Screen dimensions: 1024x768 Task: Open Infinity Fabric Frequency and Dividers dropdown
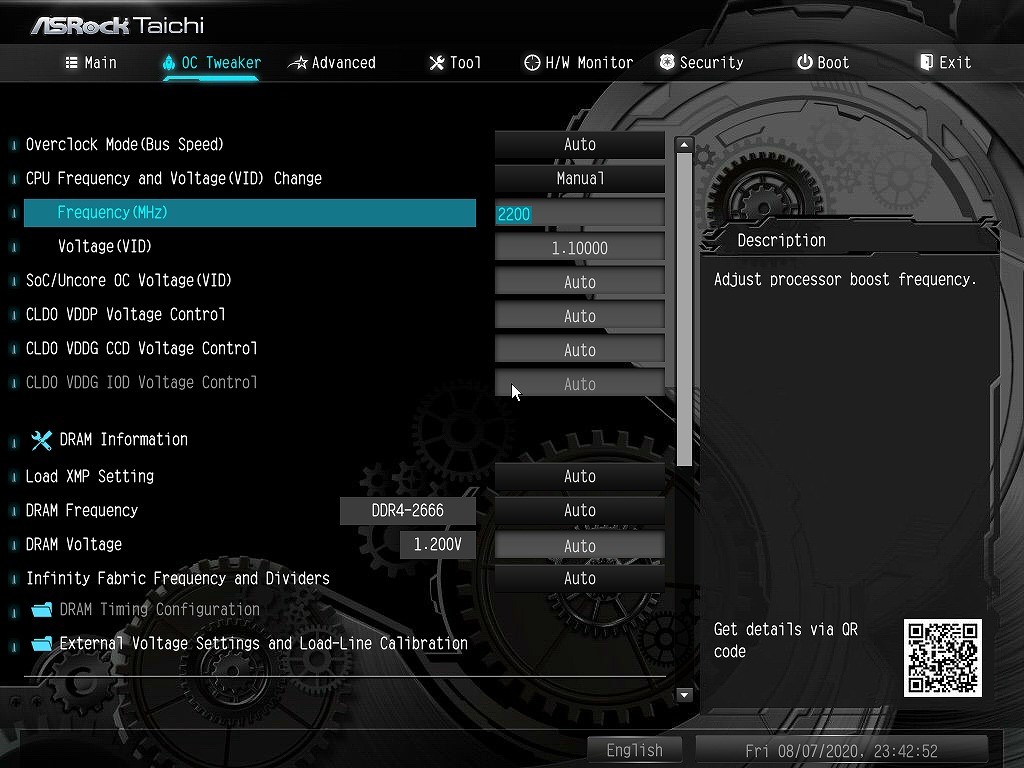[580, 578]
